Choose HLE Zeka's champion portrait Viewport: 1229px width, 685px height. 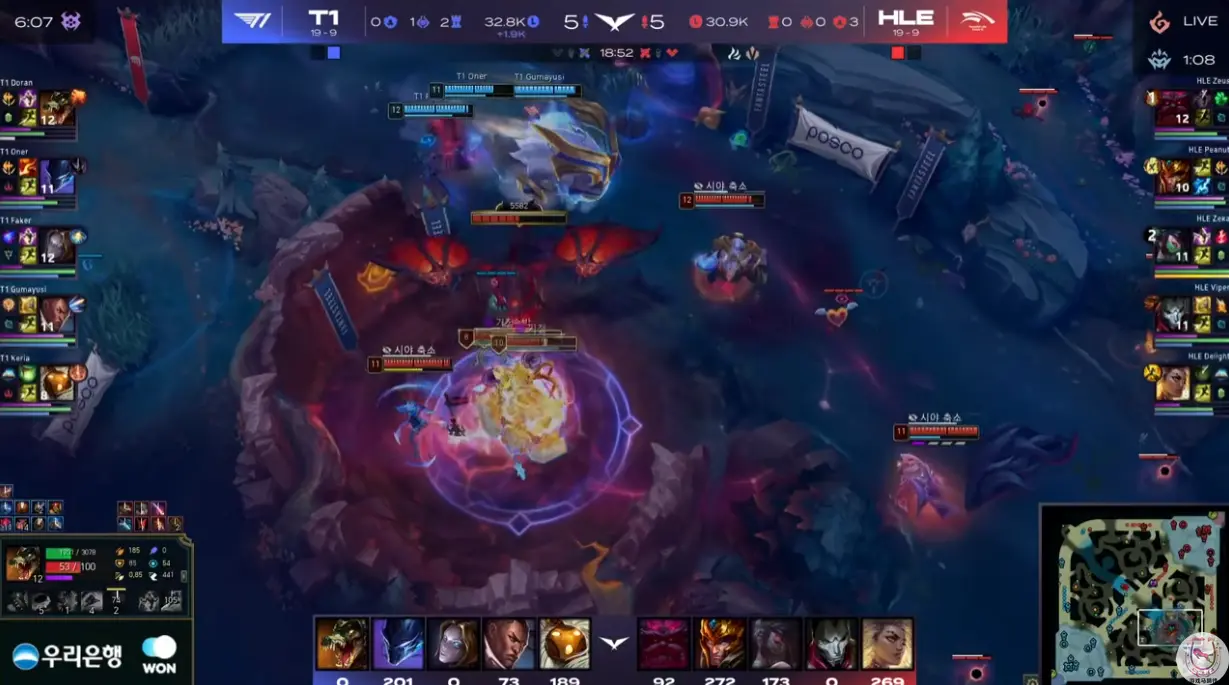(x=1173, y=244)
